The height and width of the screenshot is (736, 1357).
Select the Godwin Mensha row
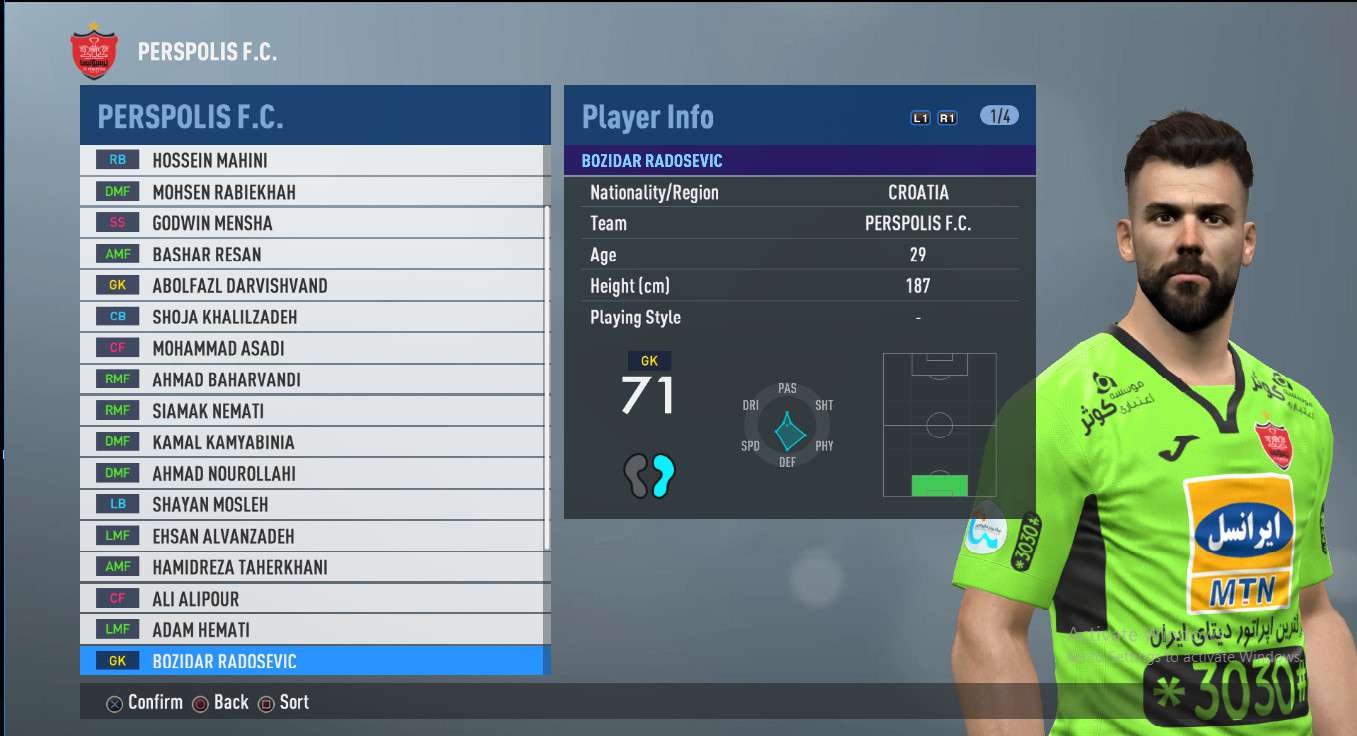click(x=312, y=223)
